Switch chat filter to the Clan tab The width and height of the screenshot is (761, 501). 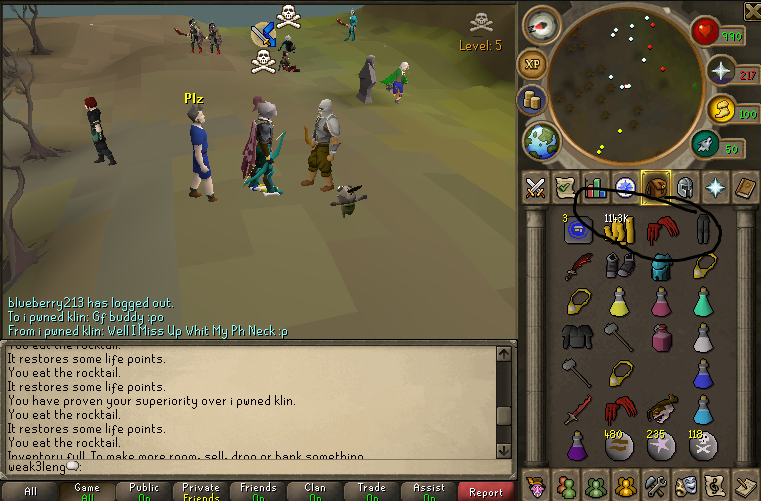click(x=315, y=491)
